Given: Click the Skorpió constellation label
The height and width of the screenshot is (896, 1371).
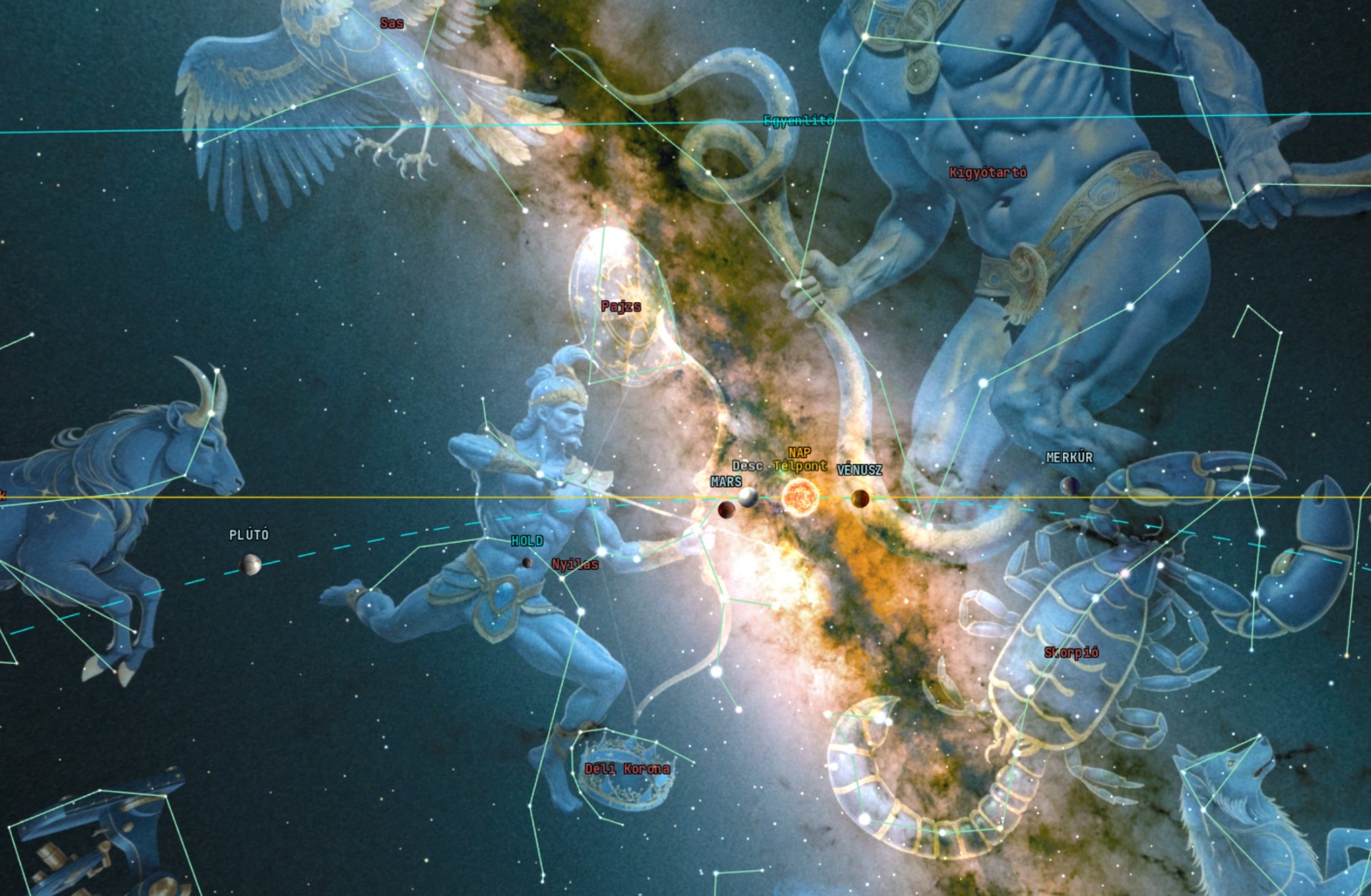Looking at the screenshot, I should click(1071, 652).
